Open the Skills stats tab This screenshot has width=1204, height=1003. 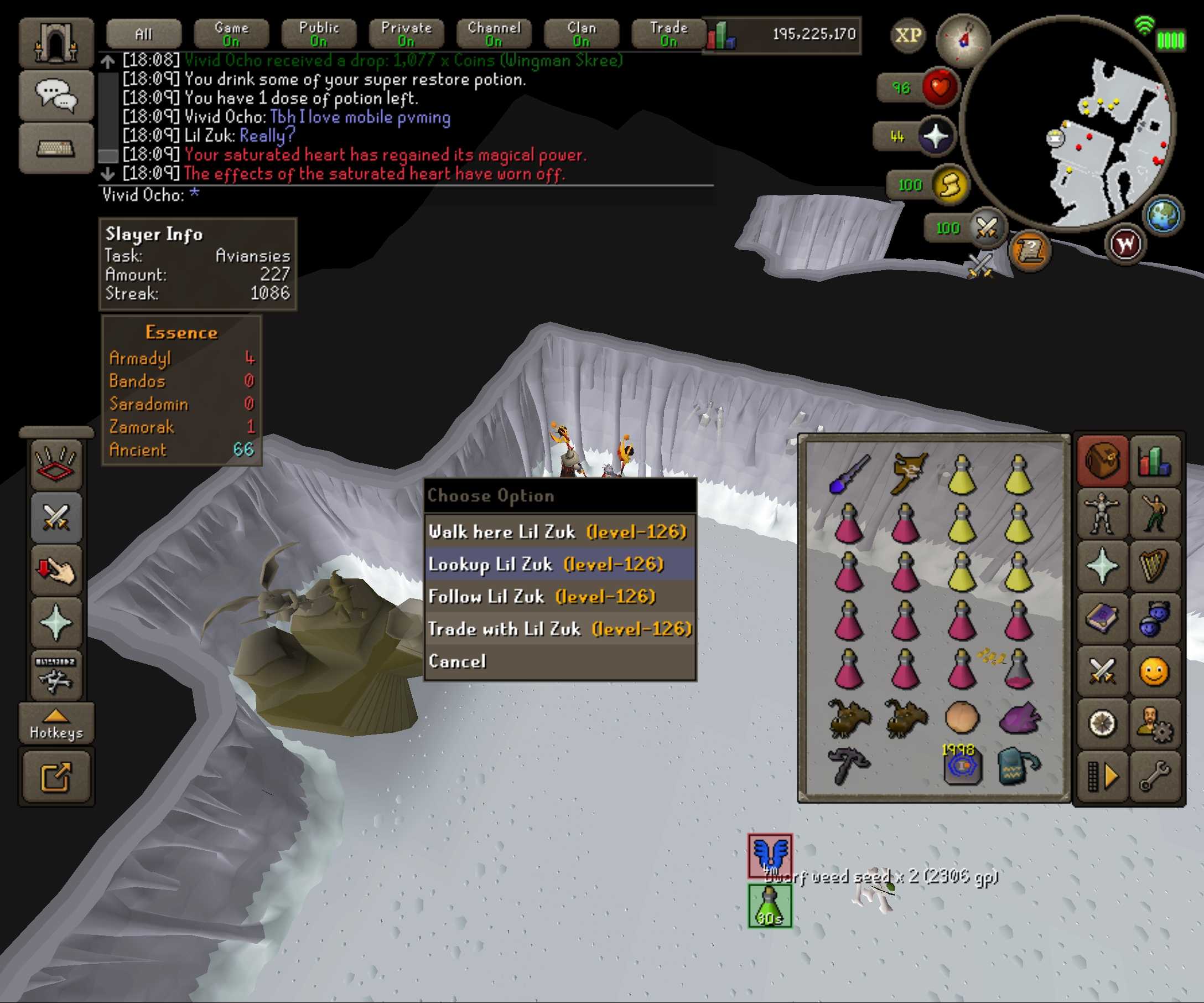click(1155, 461)
